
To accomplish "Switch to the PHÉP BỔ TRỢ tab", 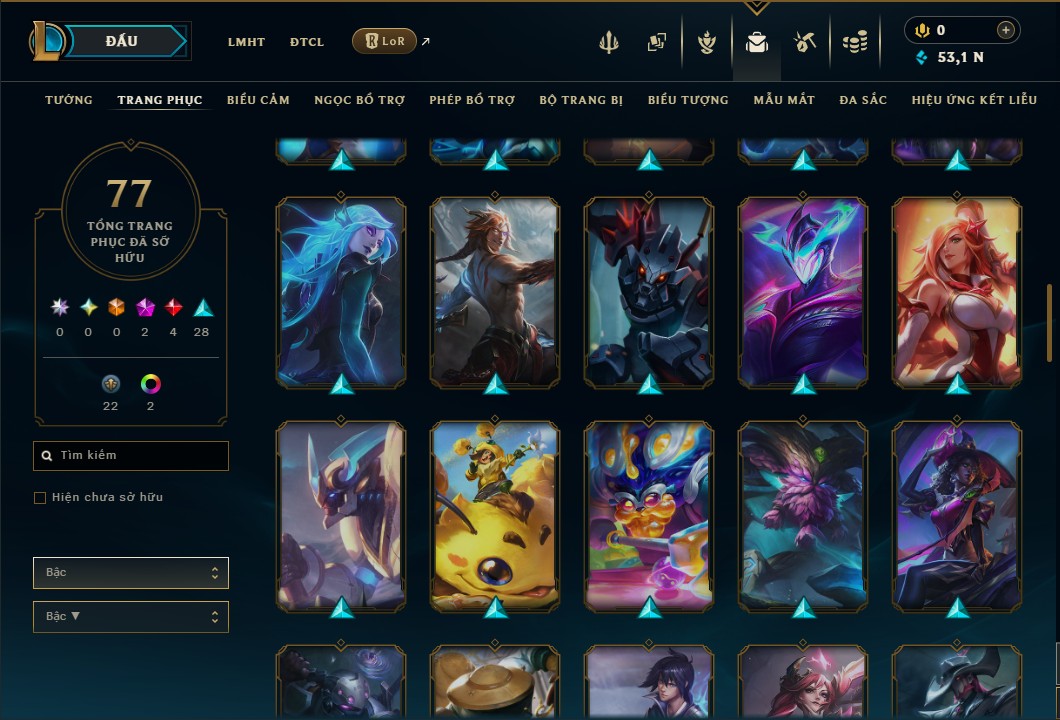I will click(472, 100).
